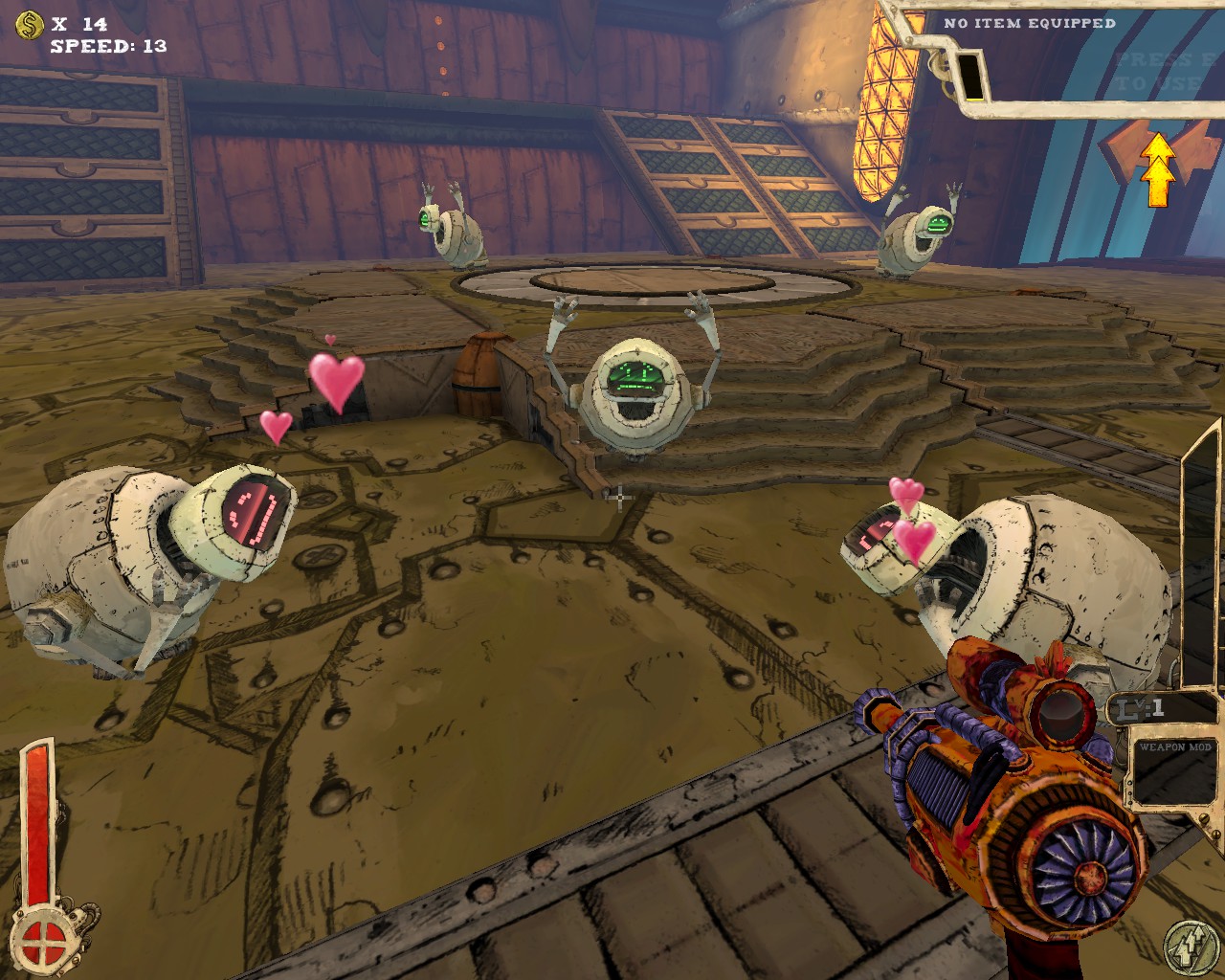The width and height of the screenshot is (1225, 980).
Task: Click the yellow double up-arrow indicator
Action: tap(1158, 169)
